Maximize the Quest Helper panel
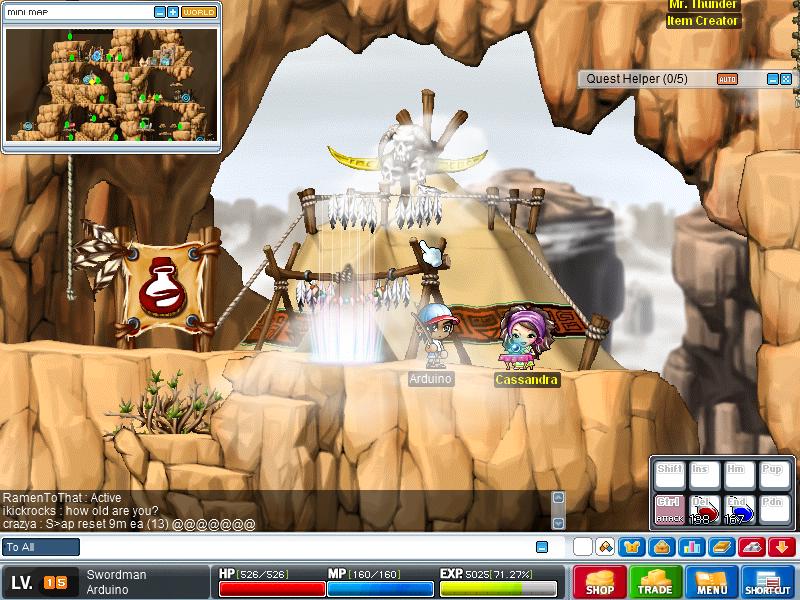Screen dimensions: 800x600 tap(785, 78)
